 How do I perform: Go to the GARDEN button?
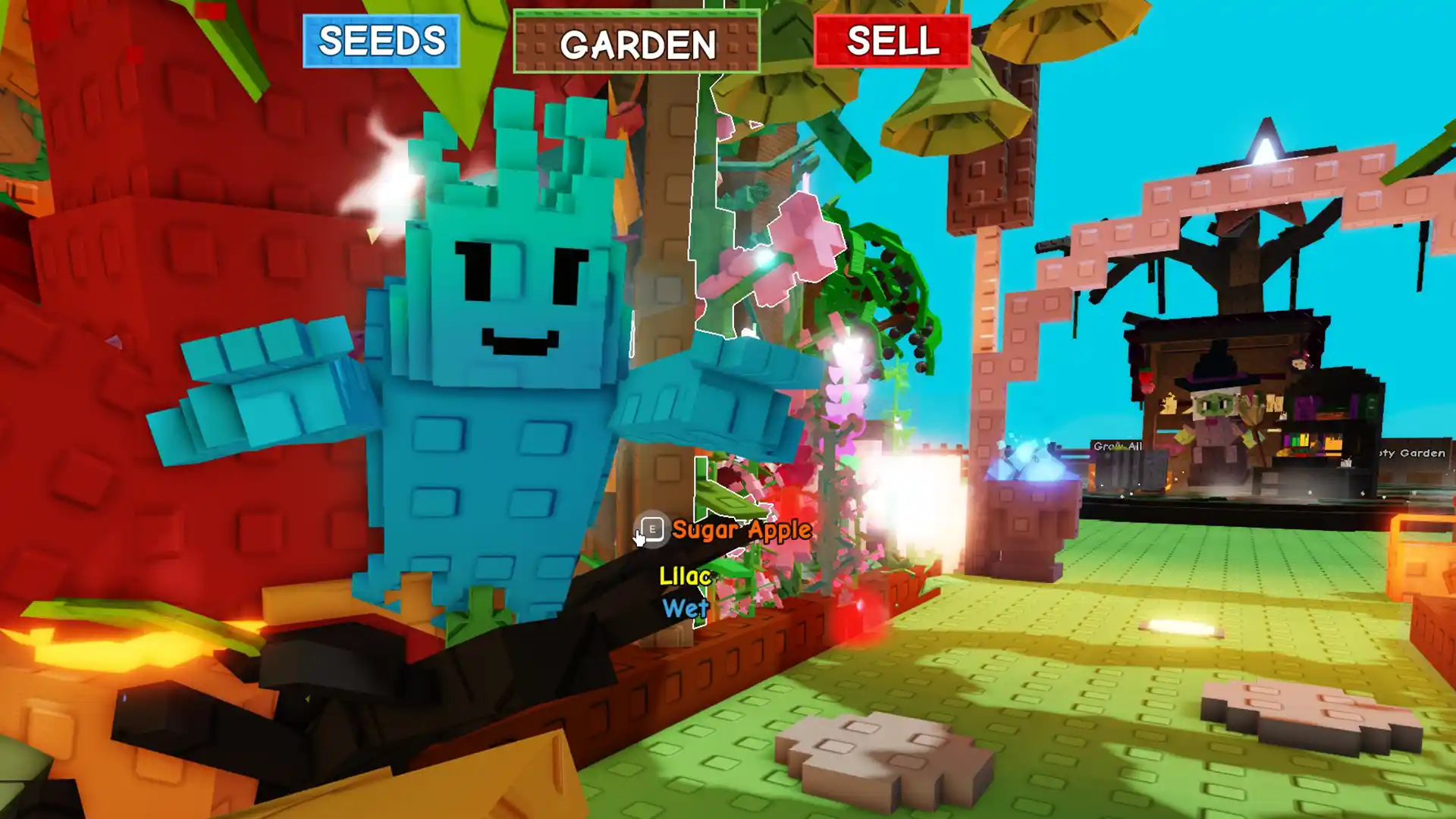tap(636, 42)
